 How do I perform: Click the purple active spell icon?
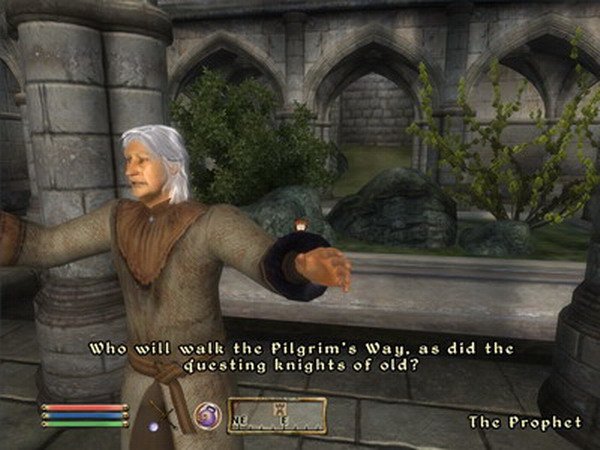207,415
